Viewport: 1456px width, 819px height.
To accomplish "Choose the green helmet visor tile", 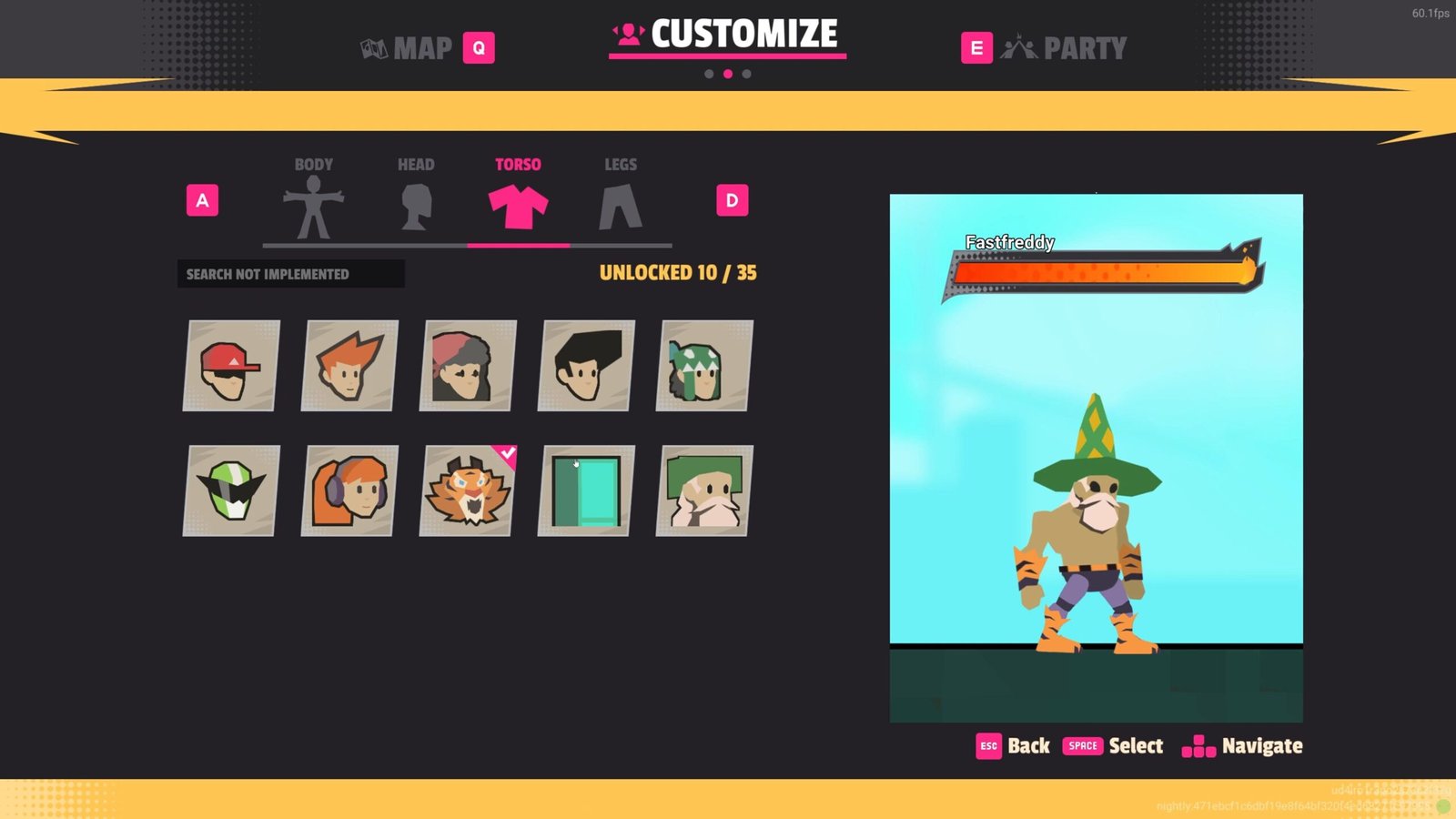I will coord(231,490).
